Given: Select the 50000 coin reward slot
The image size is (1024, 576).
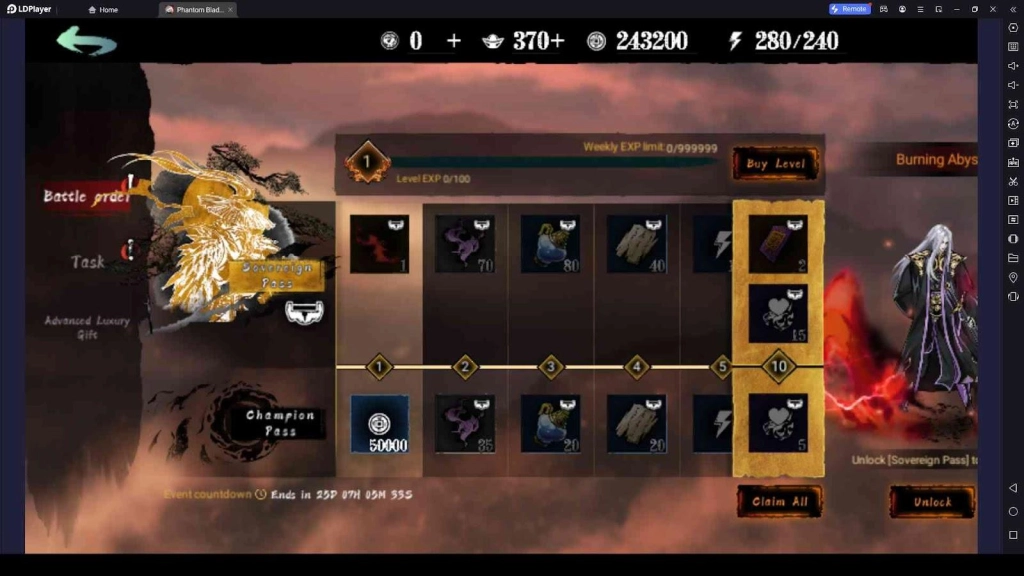Looking at the screenshot, I should [379, 424].
